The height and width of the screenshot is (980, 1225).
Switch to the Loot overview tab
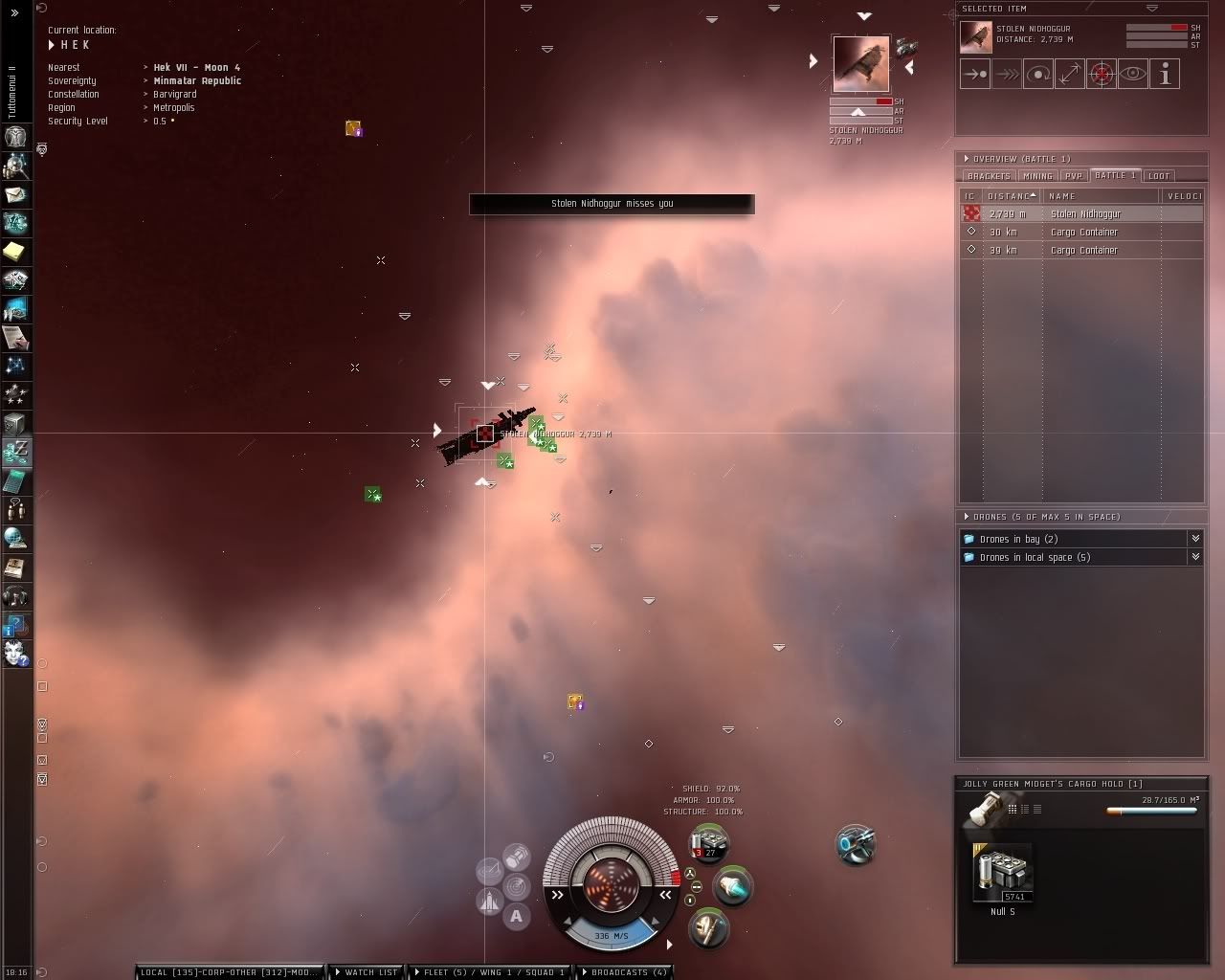pos(1159,176)
